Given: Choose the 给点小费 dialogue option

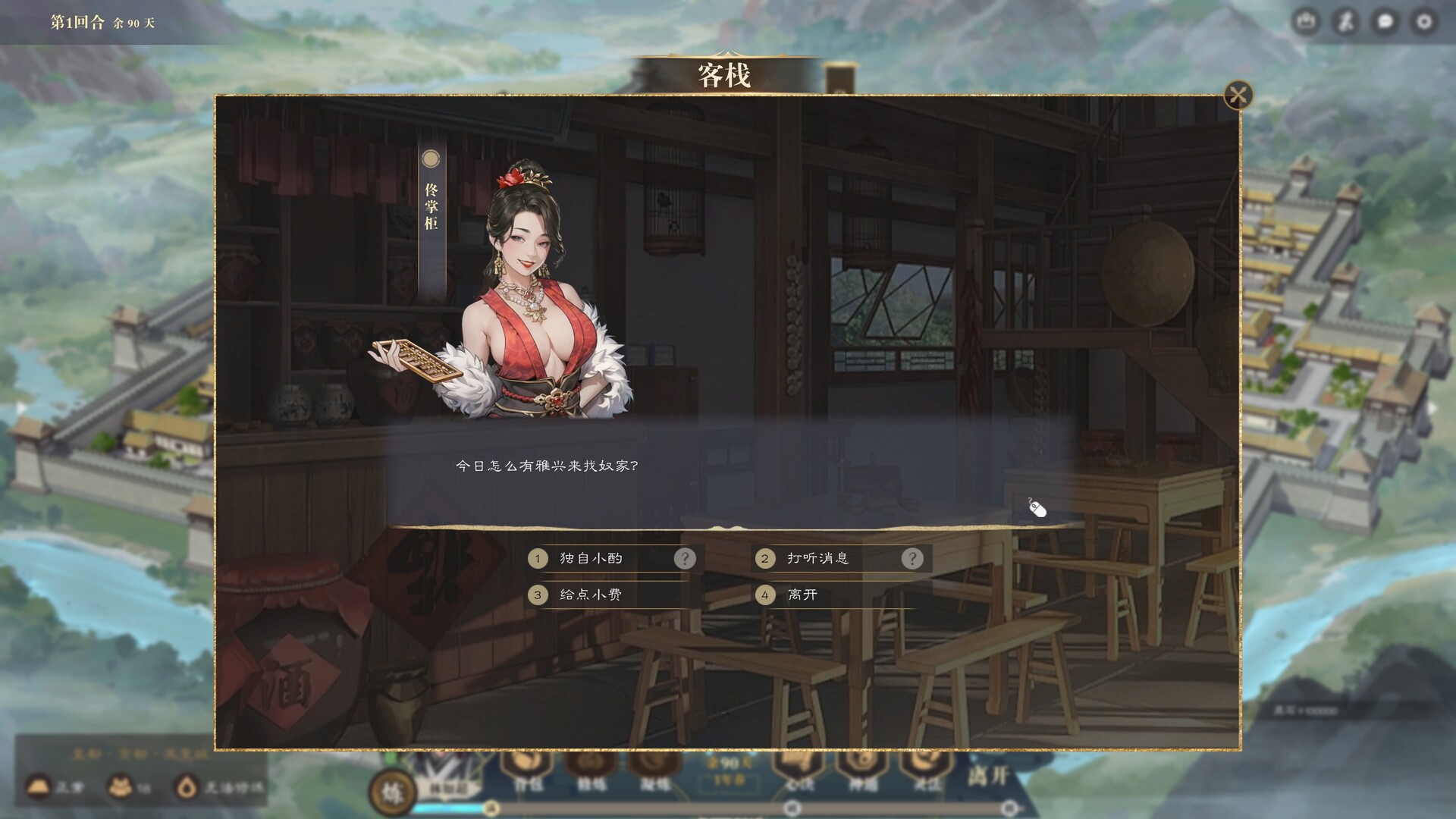Looking at the screenshot, I should tap(590, 596).
